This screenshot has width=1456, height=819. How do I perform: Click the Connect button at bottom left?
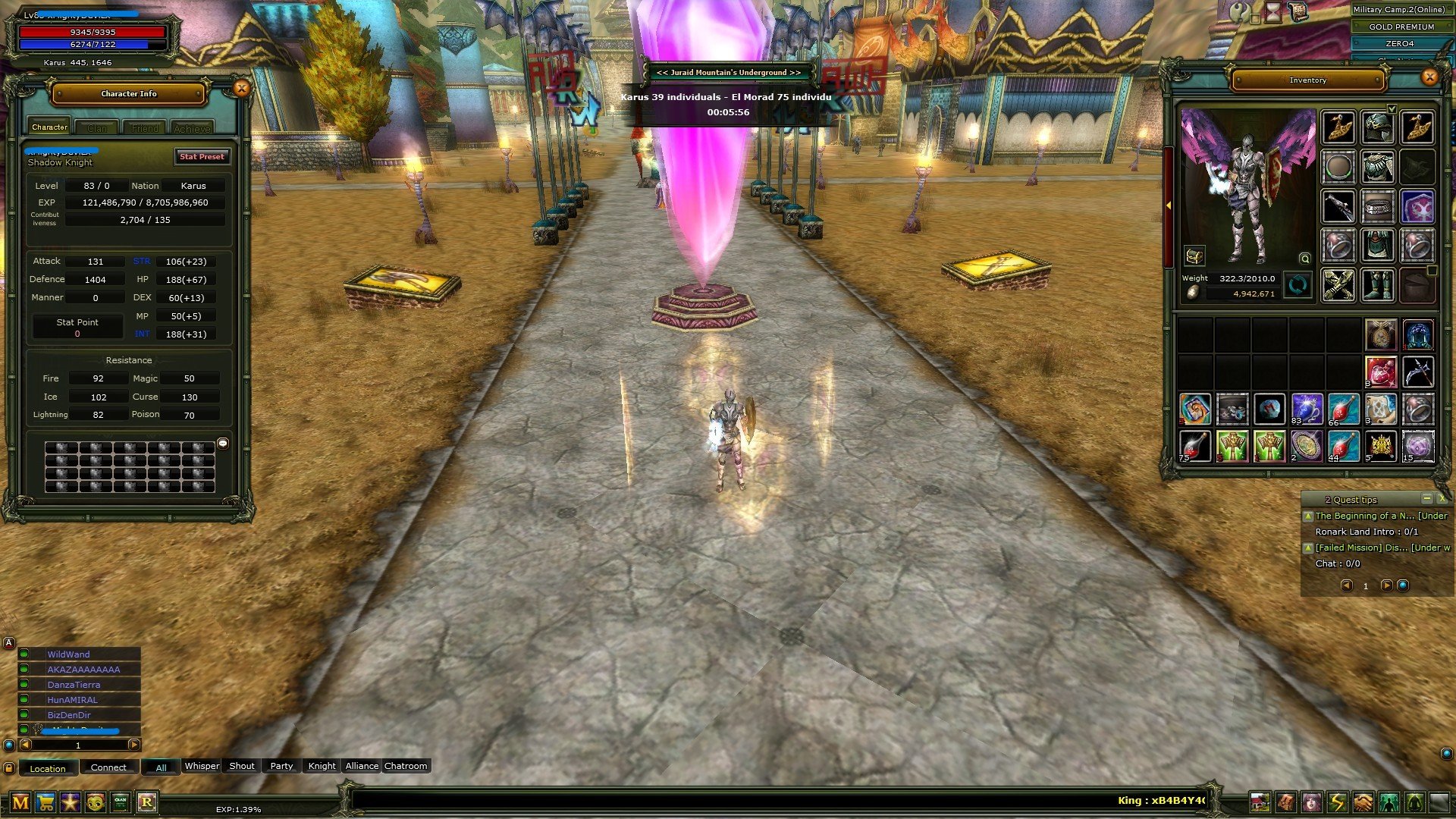pos(109,767)
